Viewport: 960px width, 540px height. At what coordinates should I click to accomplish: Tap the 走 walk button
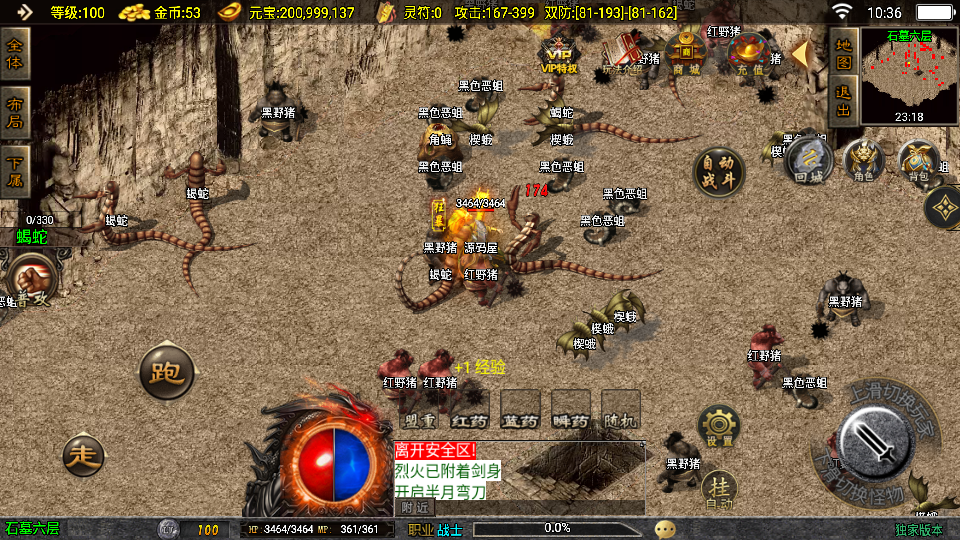(x=83, y=455)
